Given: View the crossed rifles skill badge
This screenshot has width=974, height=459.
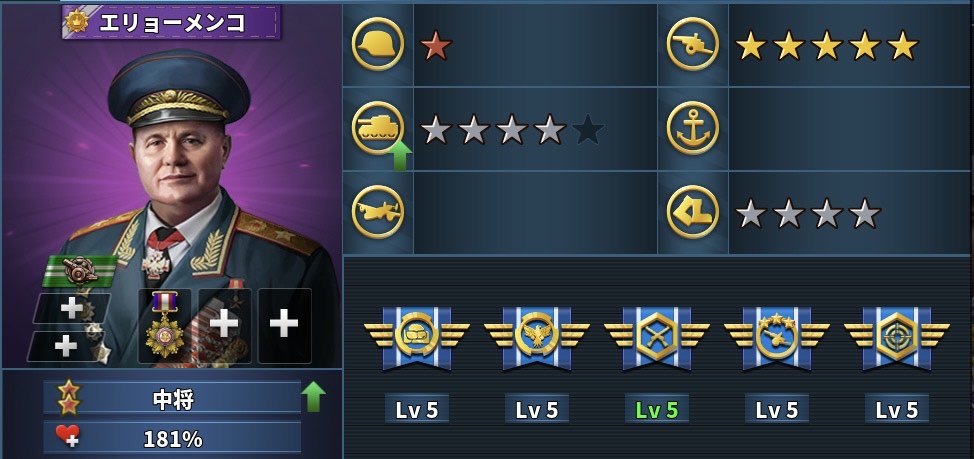Looking at the screenshot, I should point(656,337).
